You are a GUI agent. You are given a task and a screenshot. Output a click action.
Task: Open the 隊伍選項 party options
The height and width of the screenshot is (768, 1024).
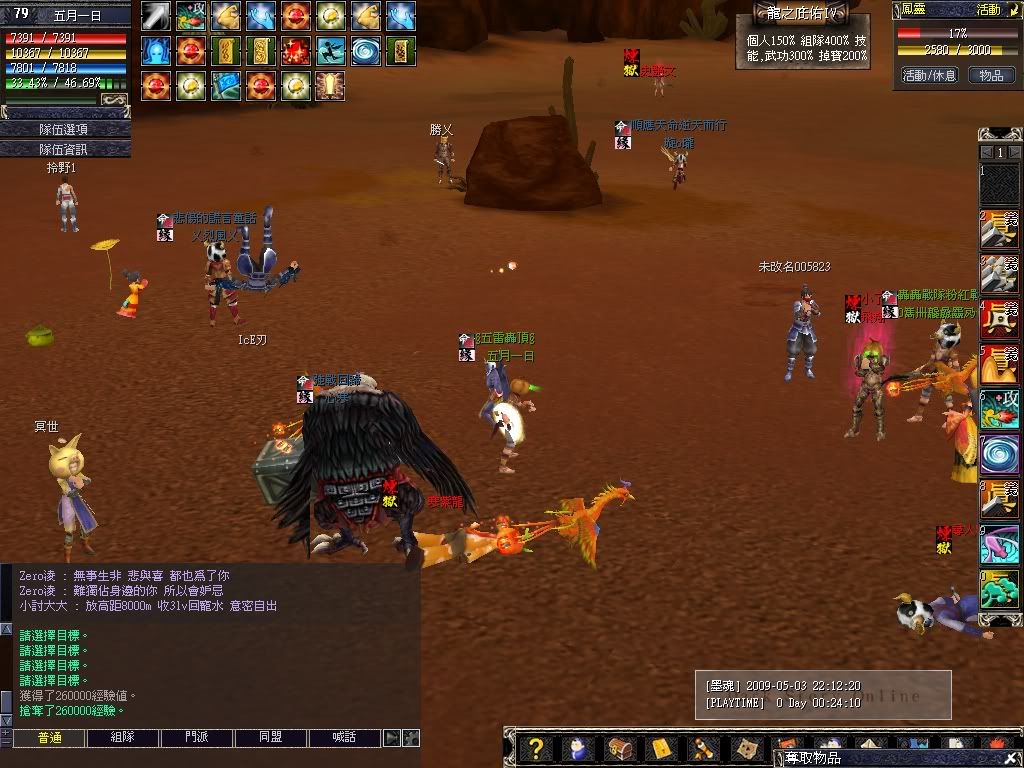point(64,129)
